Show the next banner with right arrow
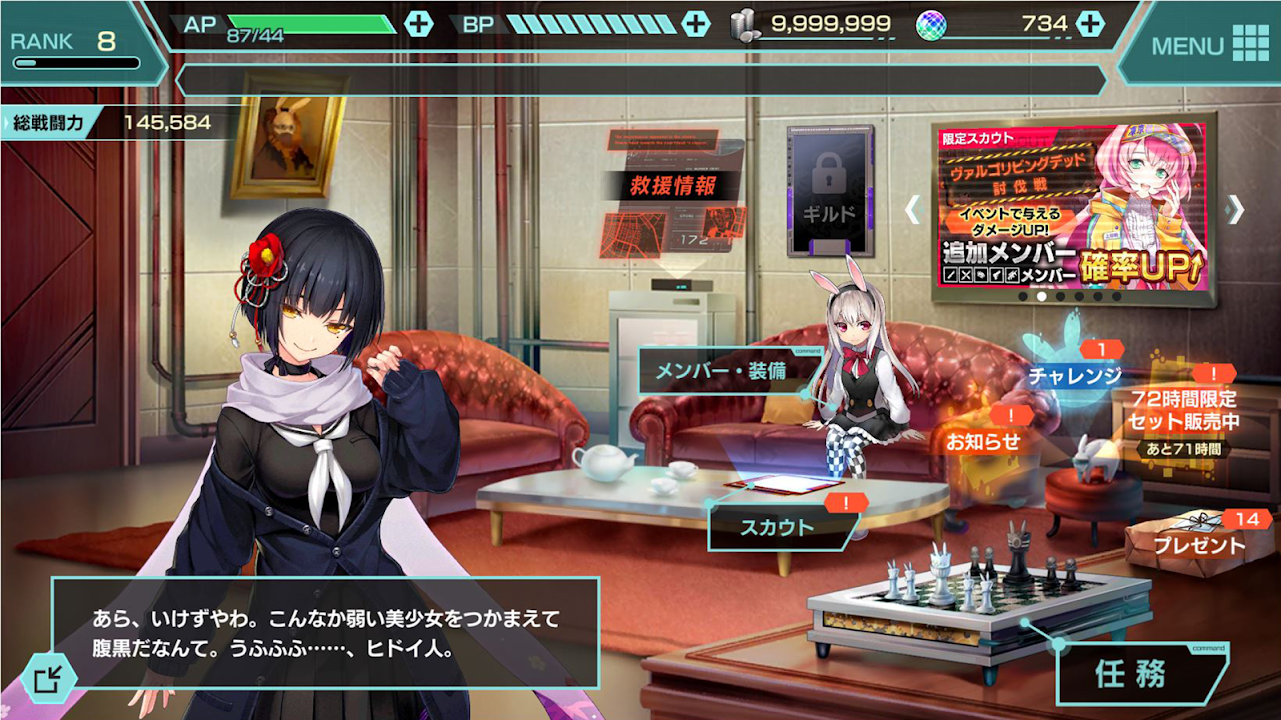The width and height of the screenshot is (1281, 720). pyautogui.click(x=1236, y=209)
